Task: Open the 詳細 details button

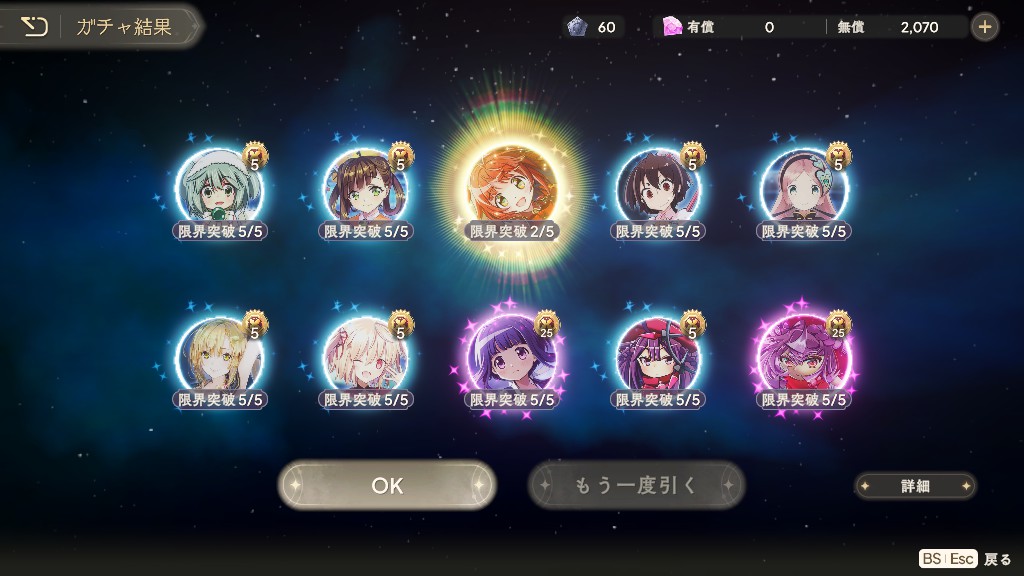Action: tap(915, 486)
